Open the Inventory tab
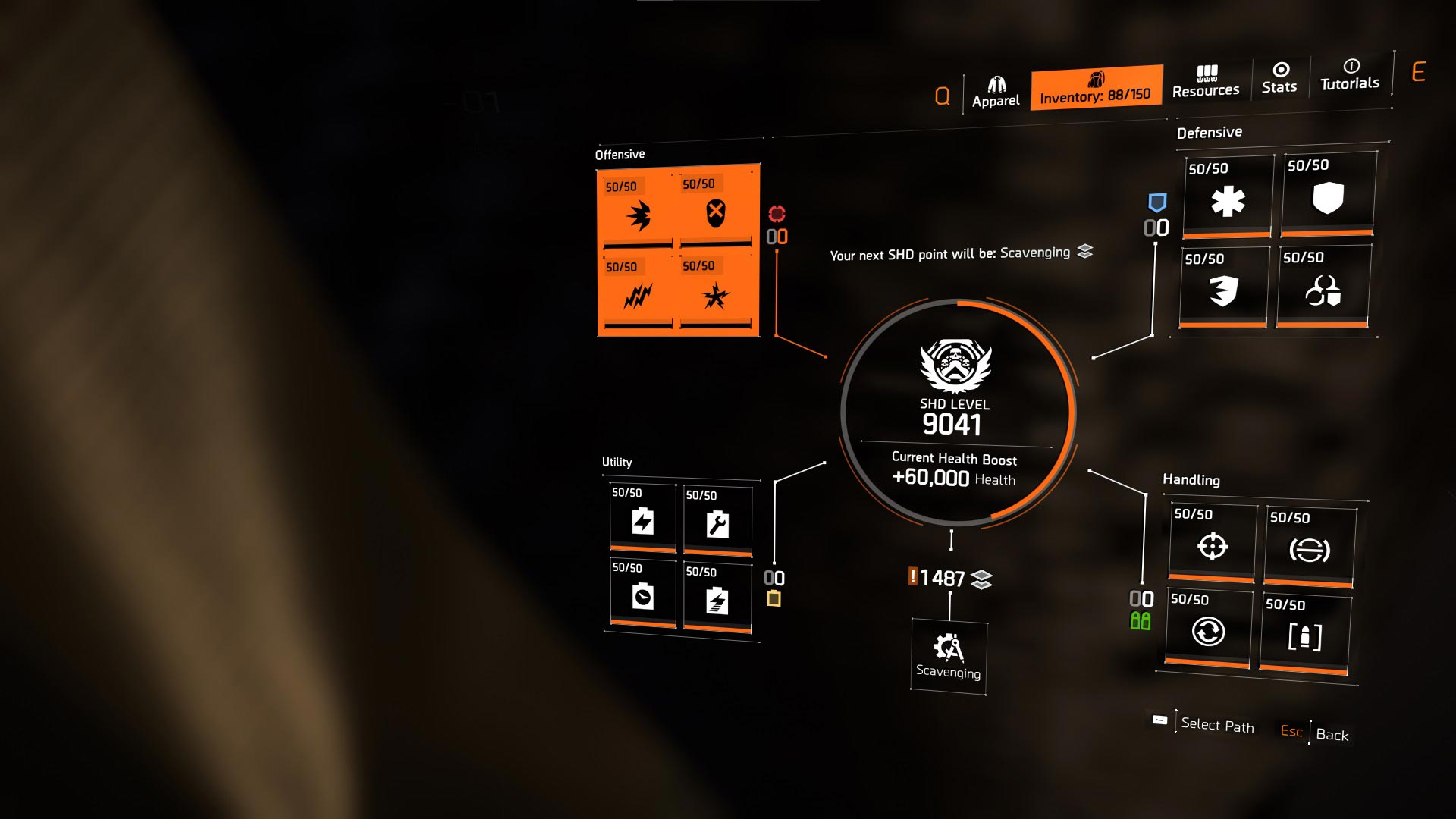This screenshot has height=819, width=1456. click(x=1096, y=88)
